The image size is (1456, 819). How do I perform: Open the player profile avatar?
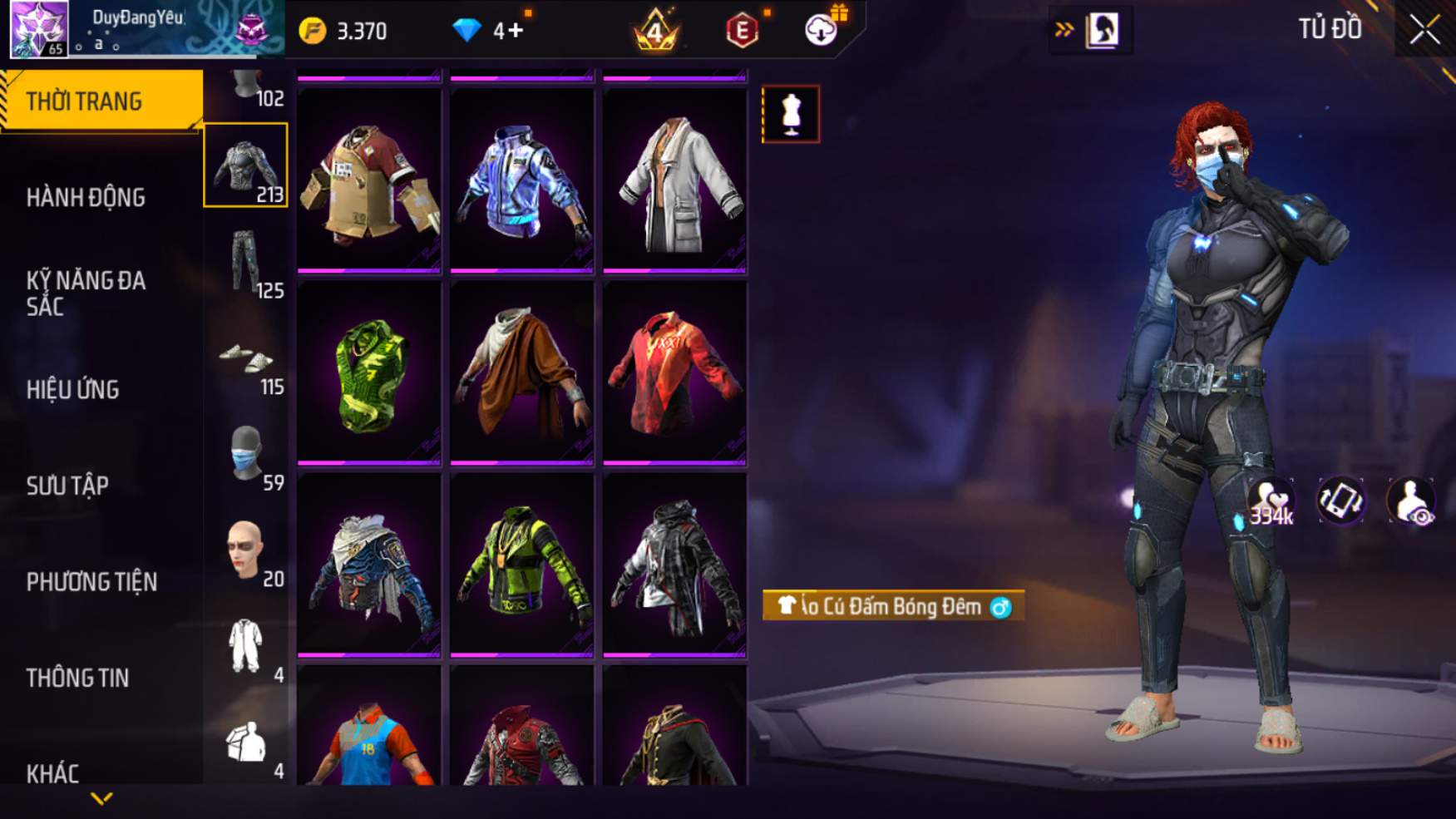(x=38, y=28)
